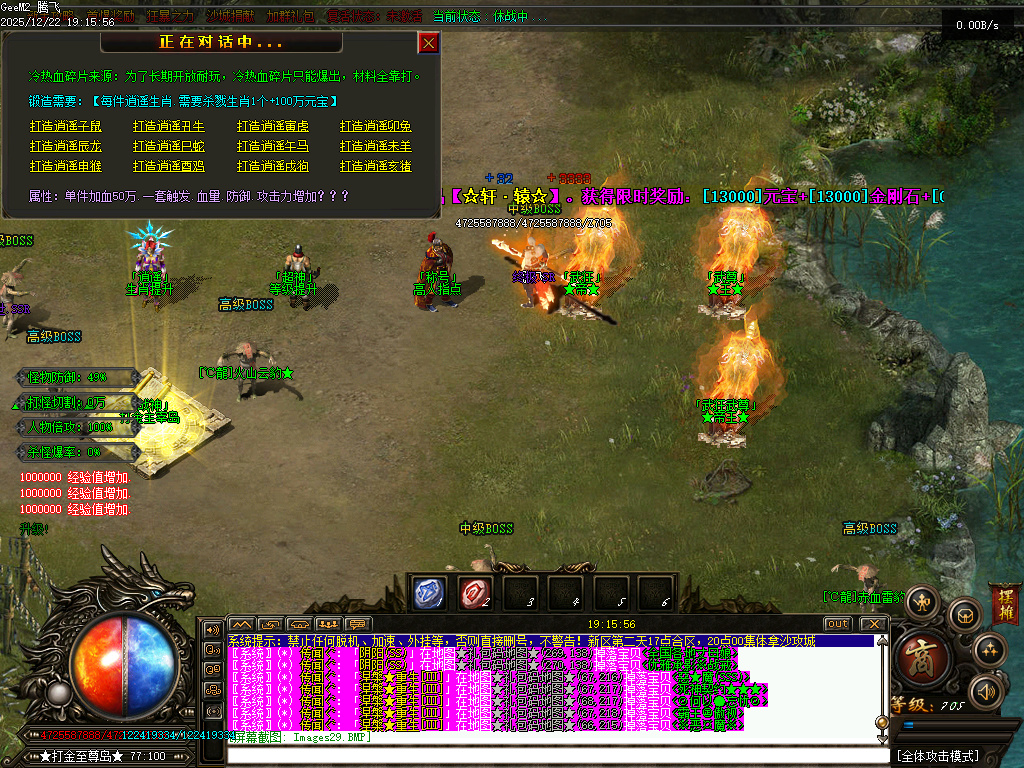The width and height of the screenshot is (1024, 768).
Task: Select 打造逍遥未羊 option
Action: click(376, 147)
